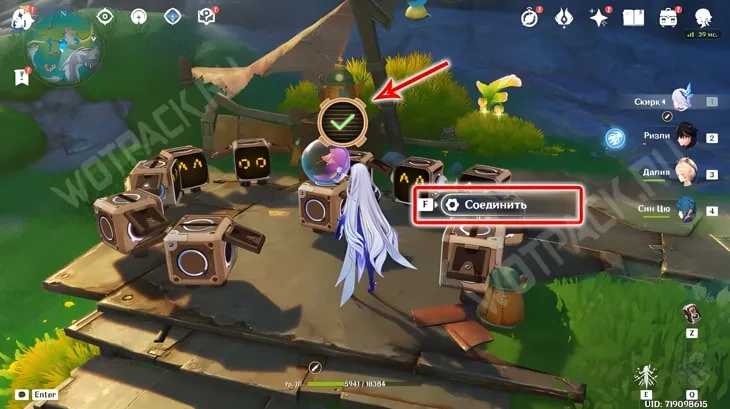Toggle the eye-shaped elemental sight icon
Image resolution: width=730 pixels, height=409 pixels.
pyautogui.click(x=105, y=16)
